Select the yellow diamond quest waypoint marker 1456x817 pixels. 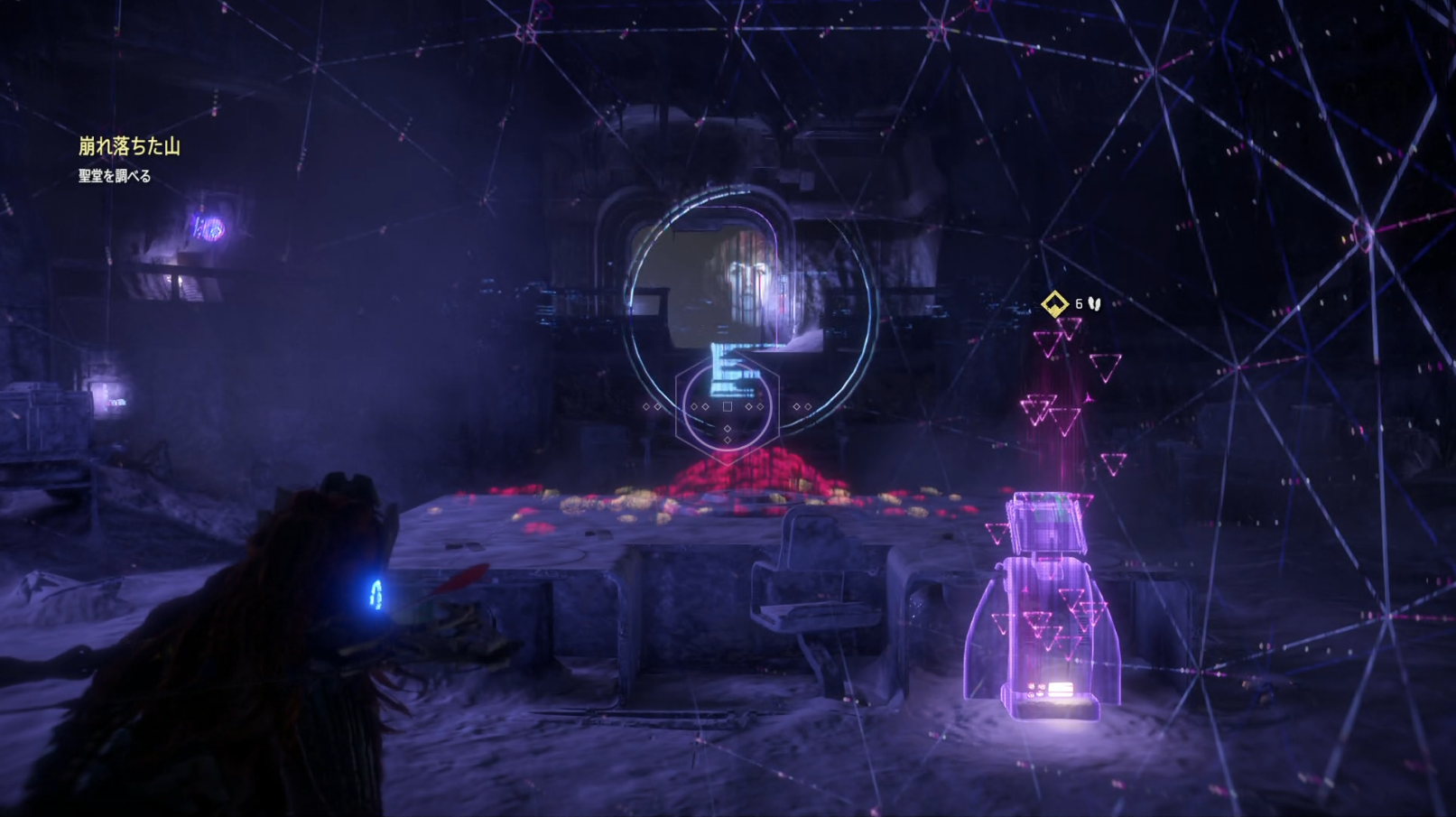1054,304
